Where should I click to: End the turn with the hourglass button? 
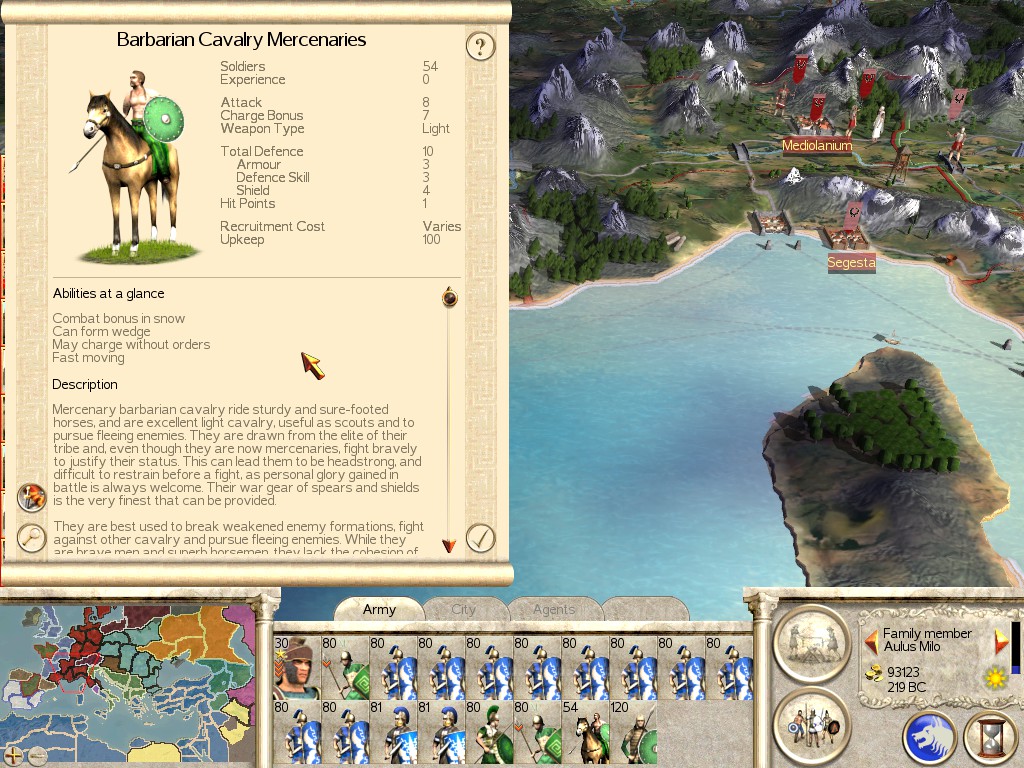tap(989, 738)
